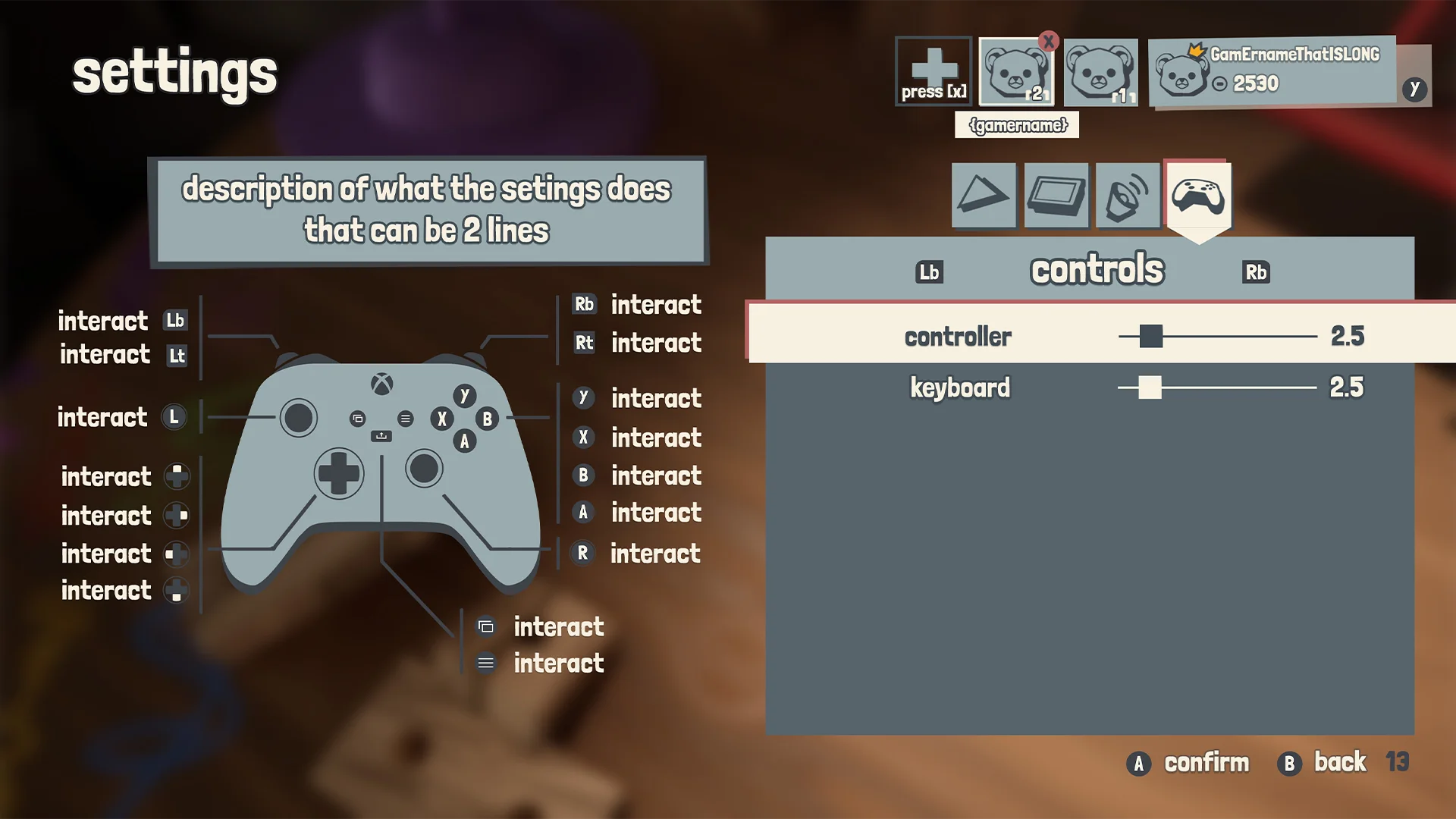Viewport: 1456px width, 819px height.
Task: Select the keyboard sensitivity row
Action: coord(959,388)
